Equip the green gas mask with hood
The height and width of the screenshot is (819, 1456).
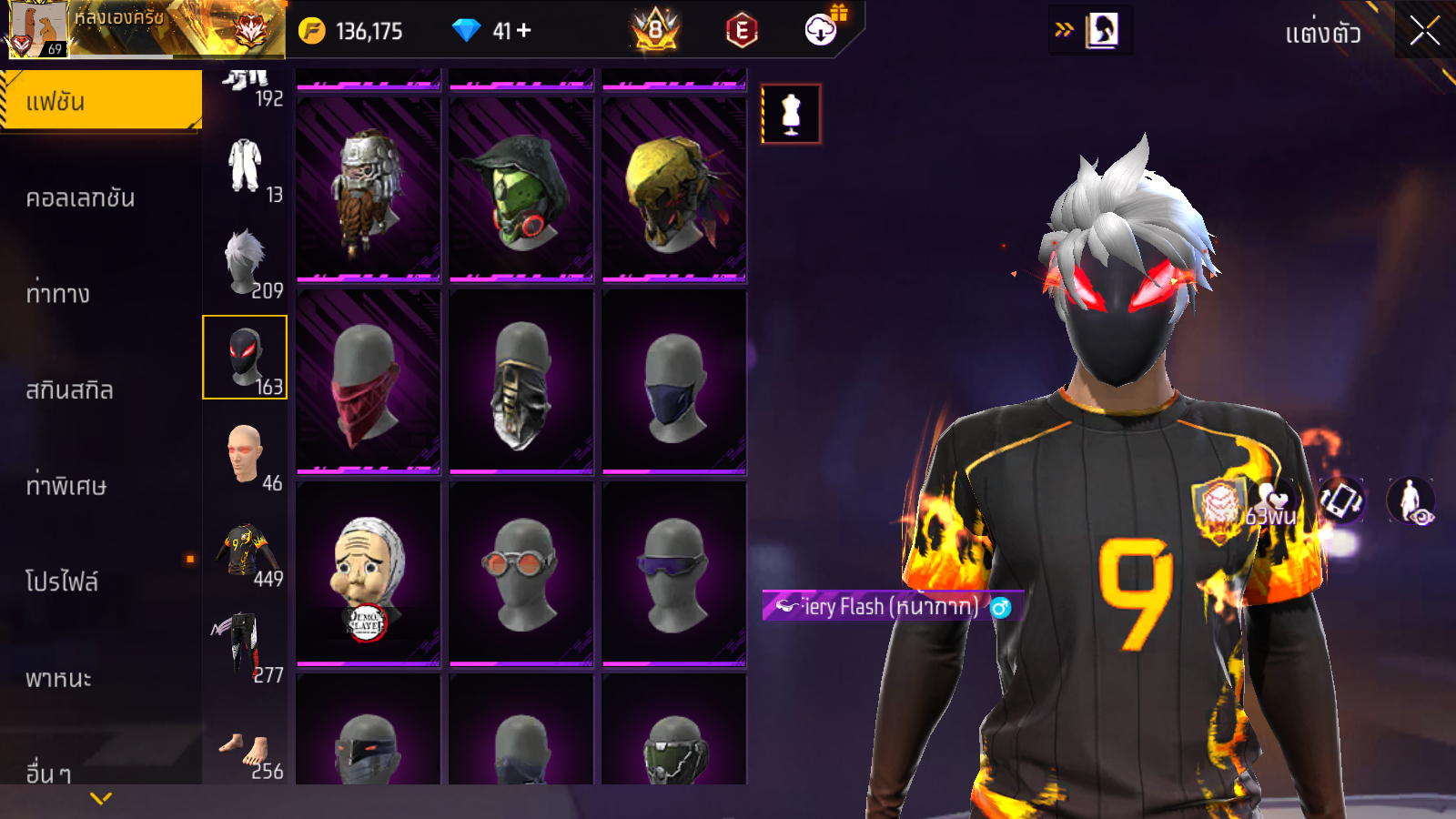coord(521,190)
